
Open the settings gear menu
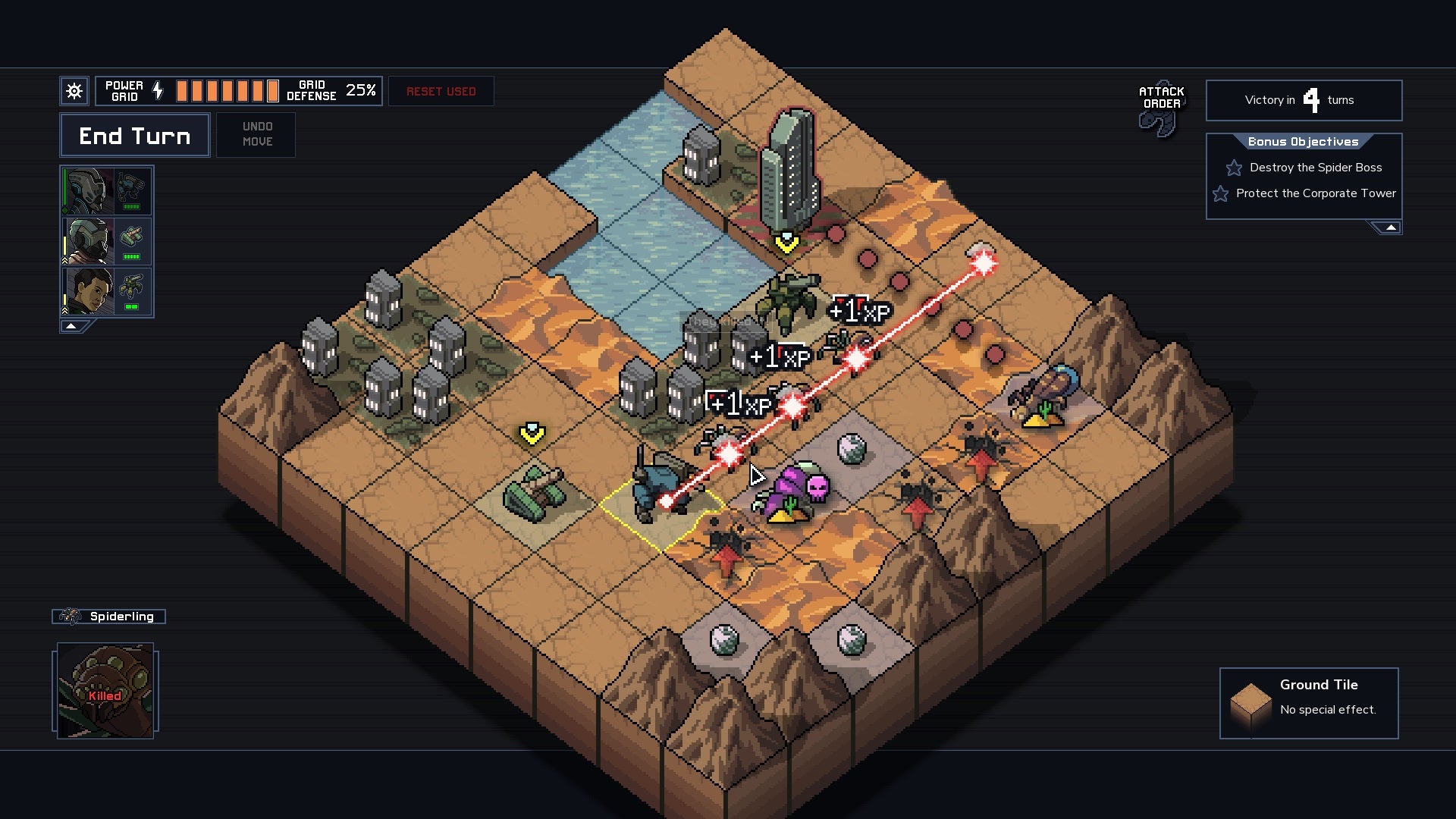point(74,90)
